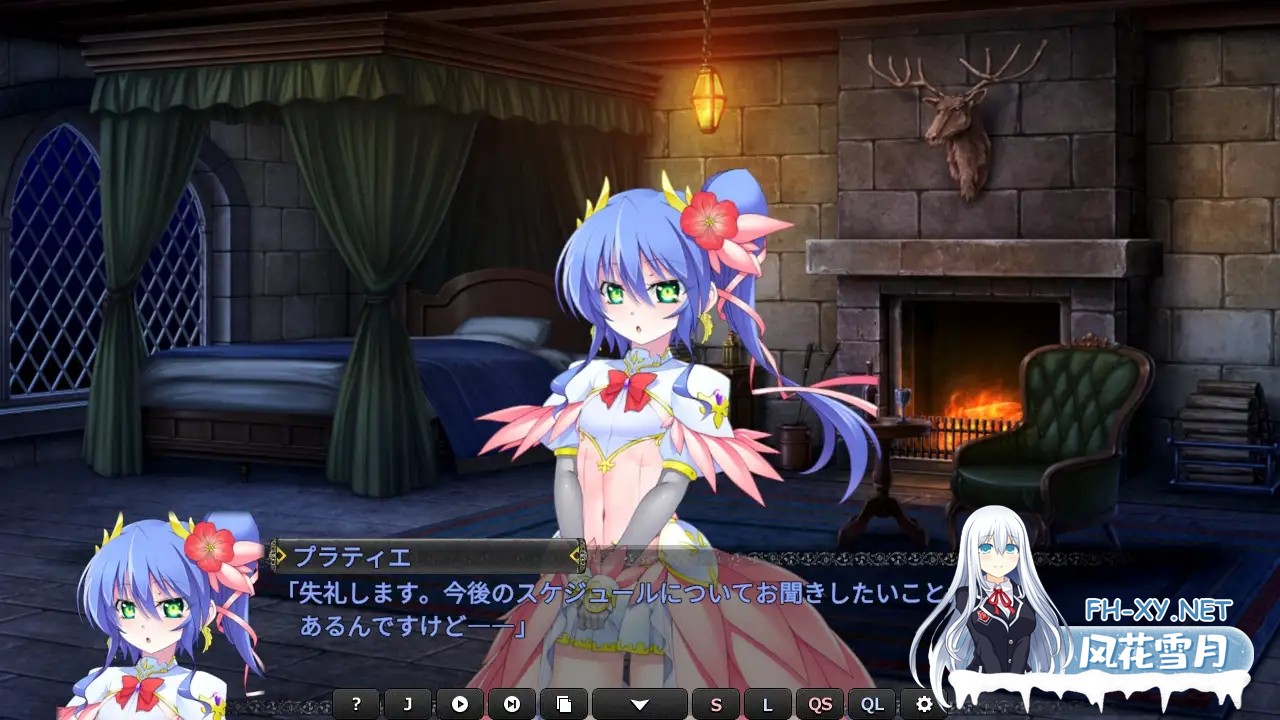Image resolution: width=1280 pixels, height=720 pixels.
Task: Open the help screen with the ? button
Action: [x=355, y=705]
